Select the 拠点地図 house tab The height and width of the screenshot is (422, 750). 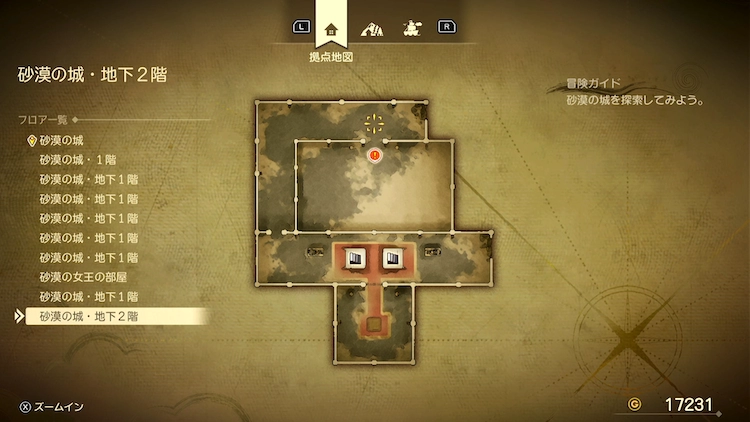(331, 28)
